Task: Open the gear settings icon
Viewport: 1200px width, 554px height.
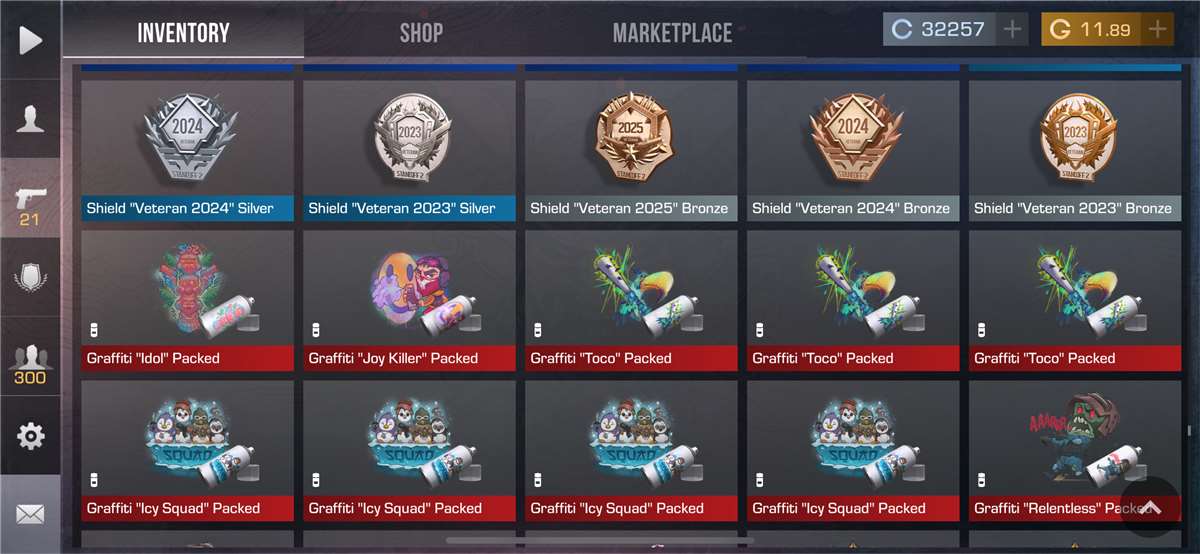Action: (x=30, y=436)
